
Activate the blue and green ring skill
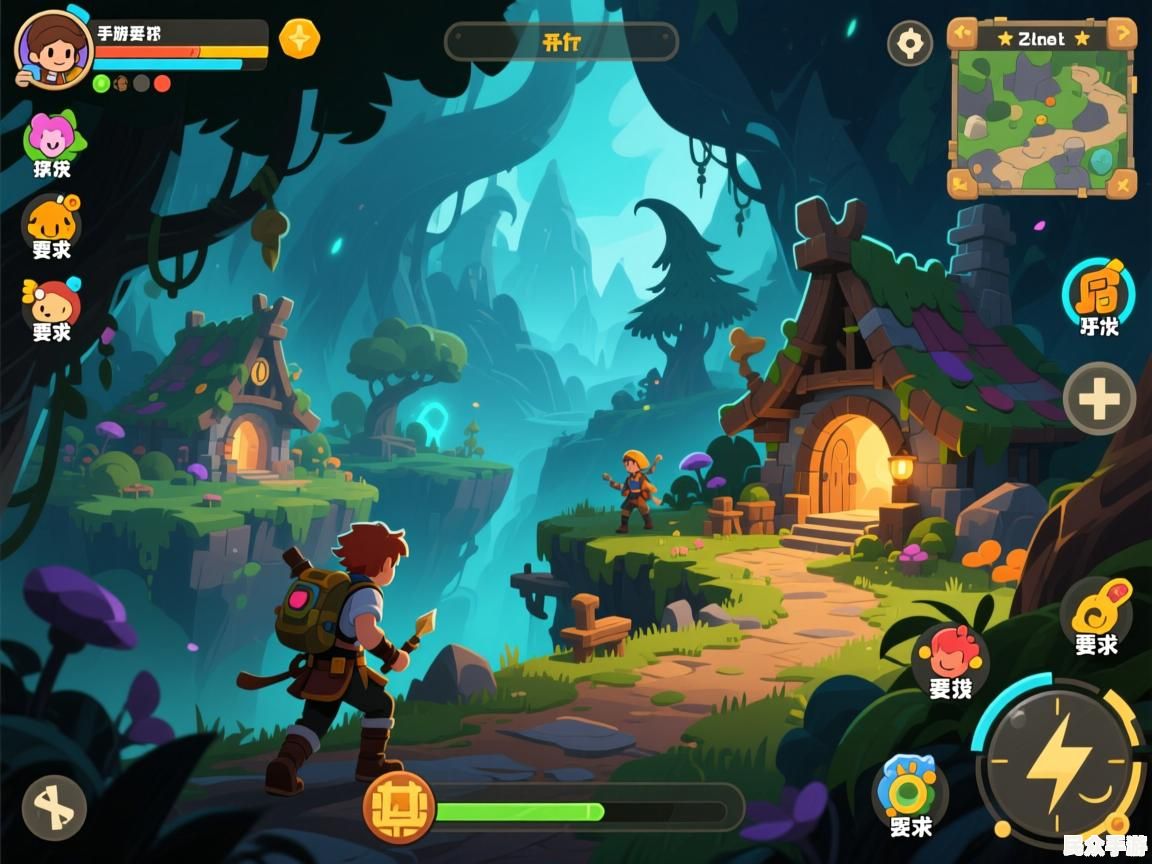[910, 791]
